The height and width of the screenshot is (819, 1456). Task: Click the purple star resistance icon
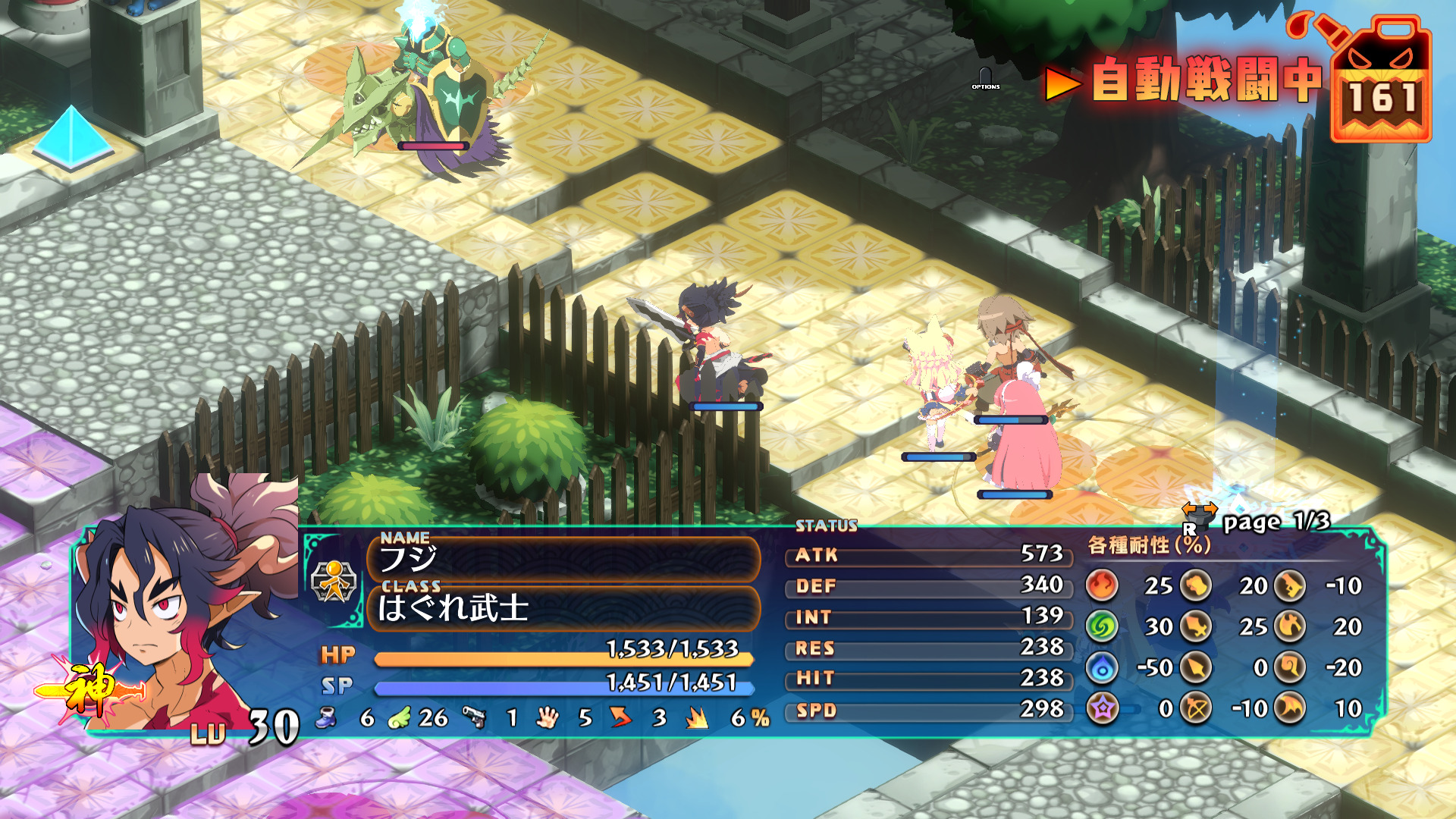1103,708
